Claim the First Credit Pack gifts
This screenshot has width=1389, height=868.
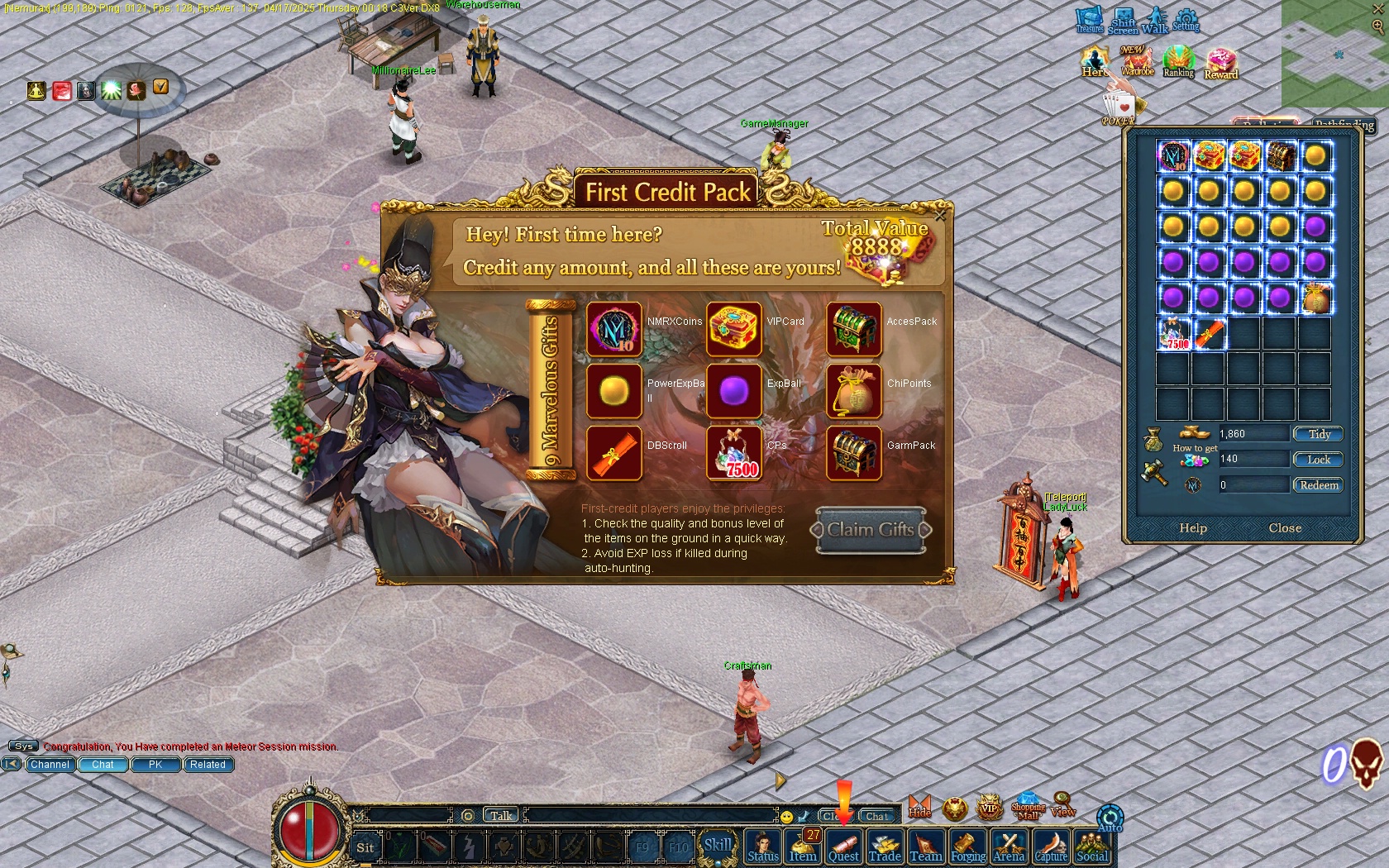pyautogui.click(x=871, y=530)
